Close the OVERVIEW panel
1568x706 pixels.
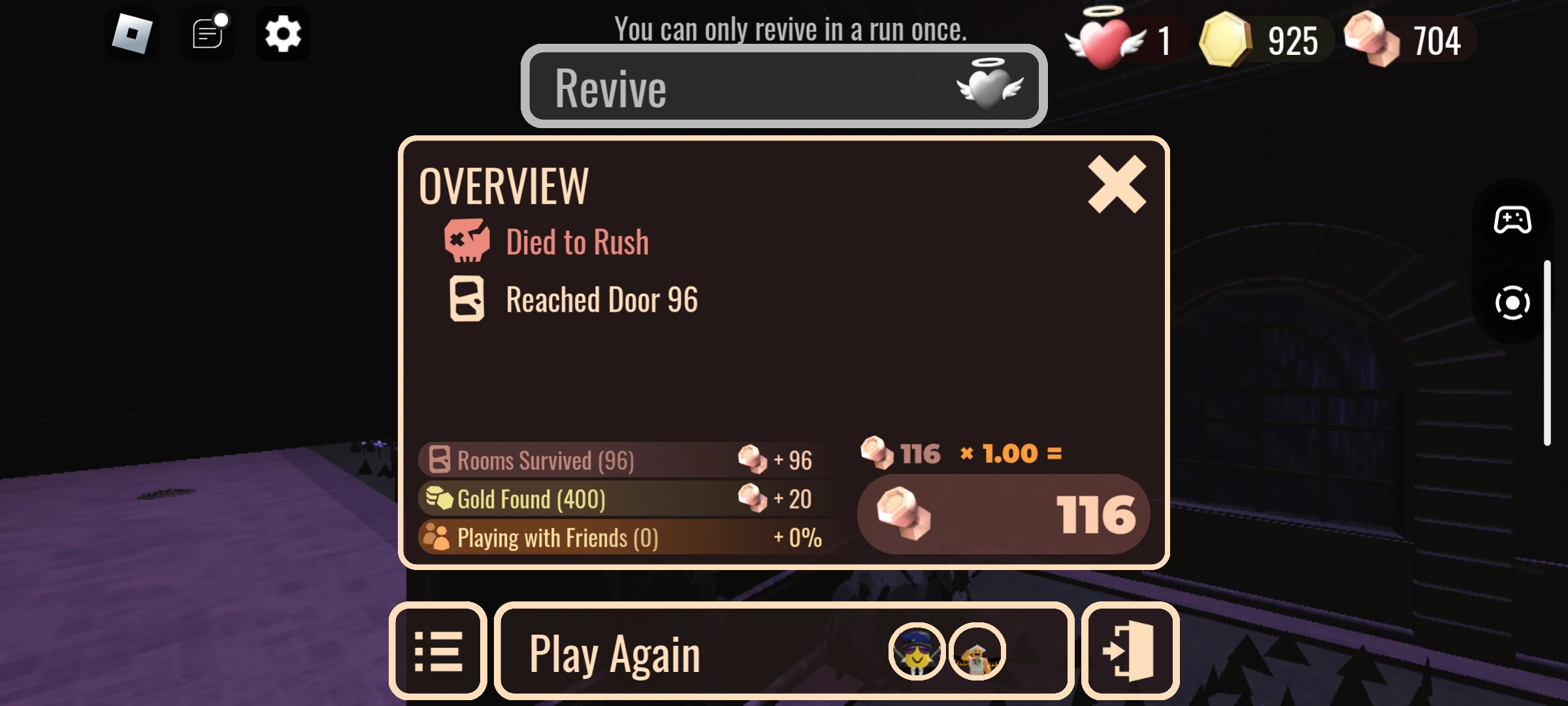tap(1117, 184)
